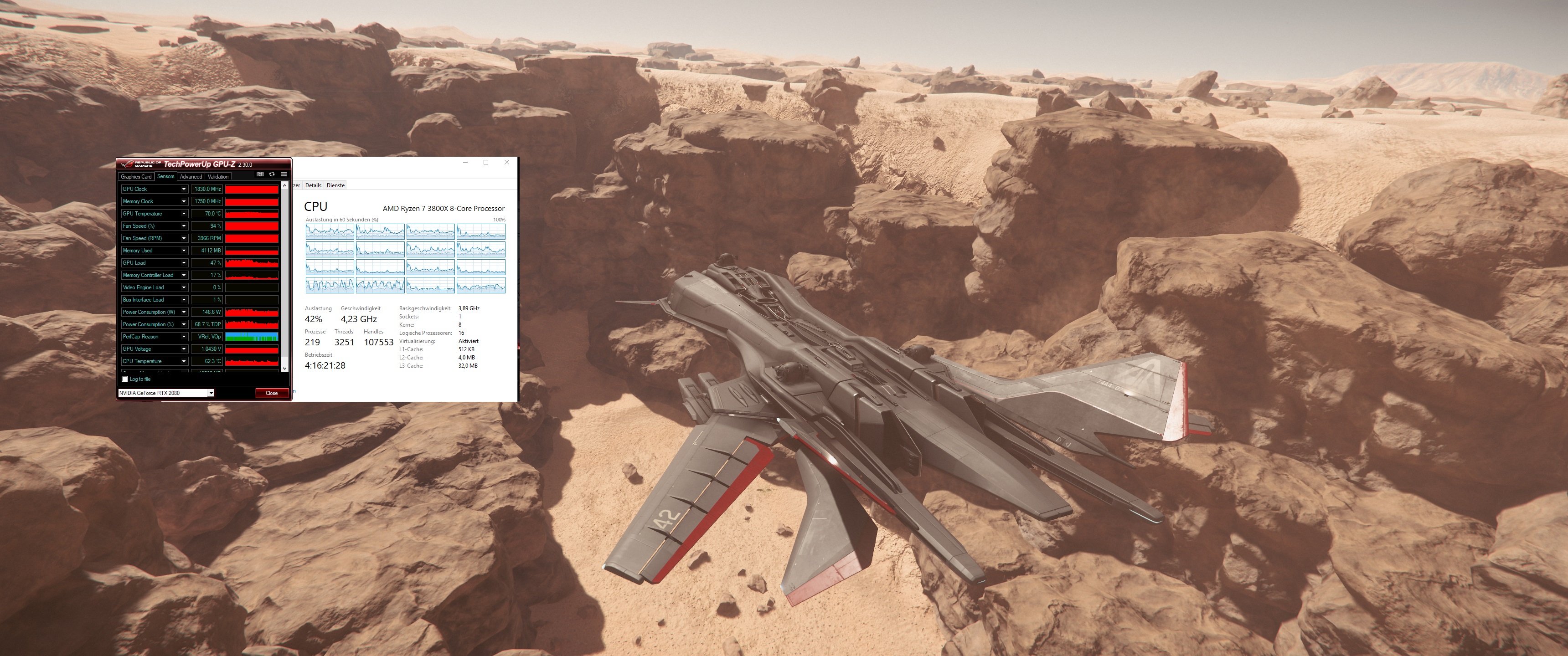1568x656 pixels.
Task: Switch to the Dienste tab
Action: click(335, 185)
